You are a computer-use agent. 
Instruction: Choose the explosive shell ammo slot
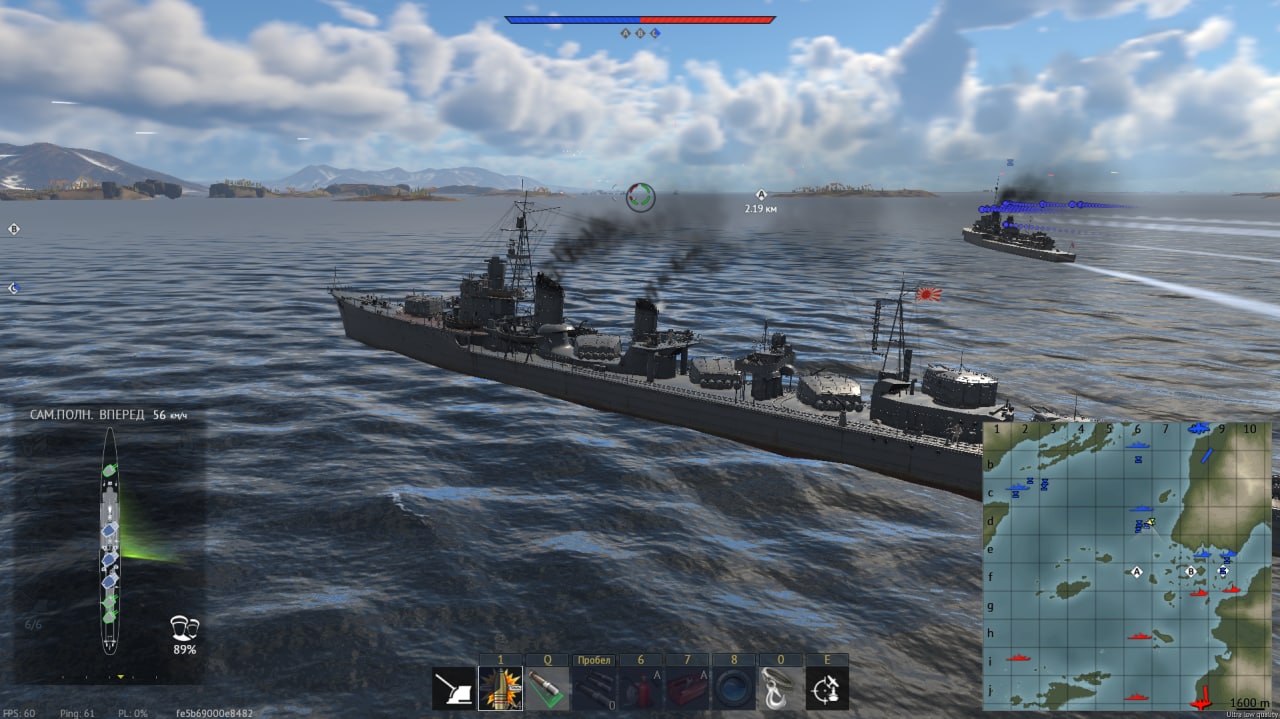[x=500, y=689]
